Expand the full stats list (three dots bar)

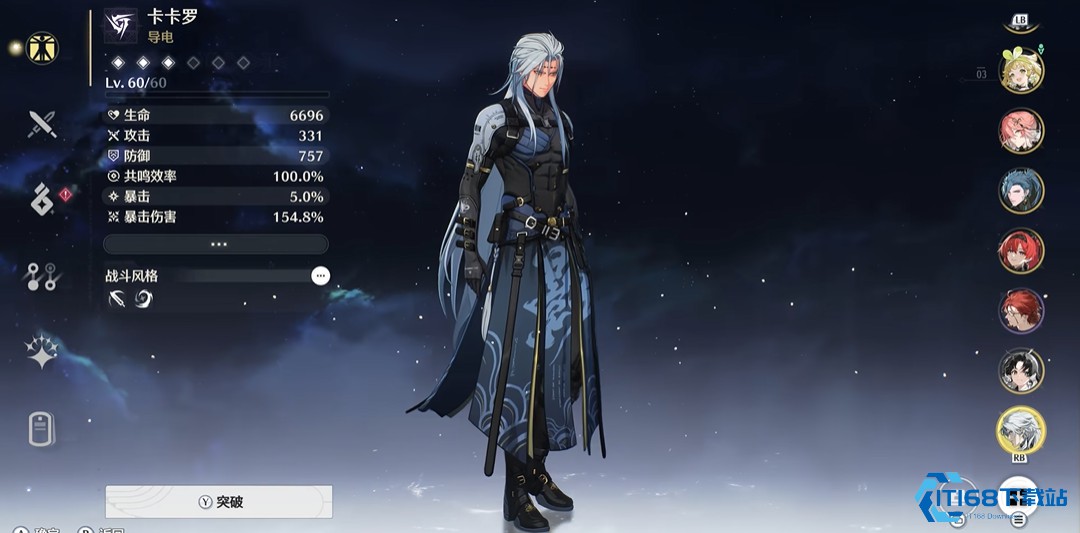pos(216,244)
